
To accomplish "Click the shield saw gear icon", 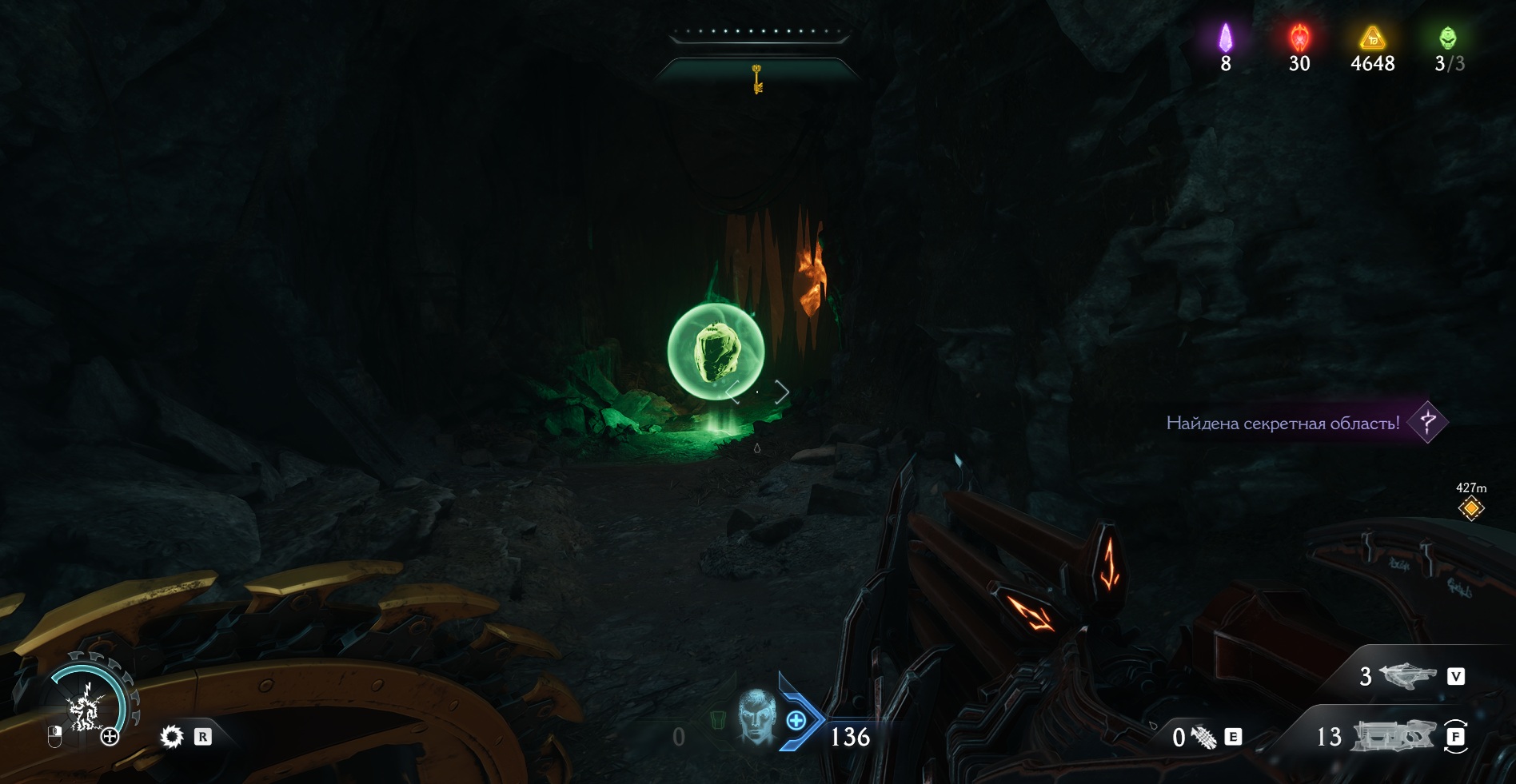I will [172, 736].
